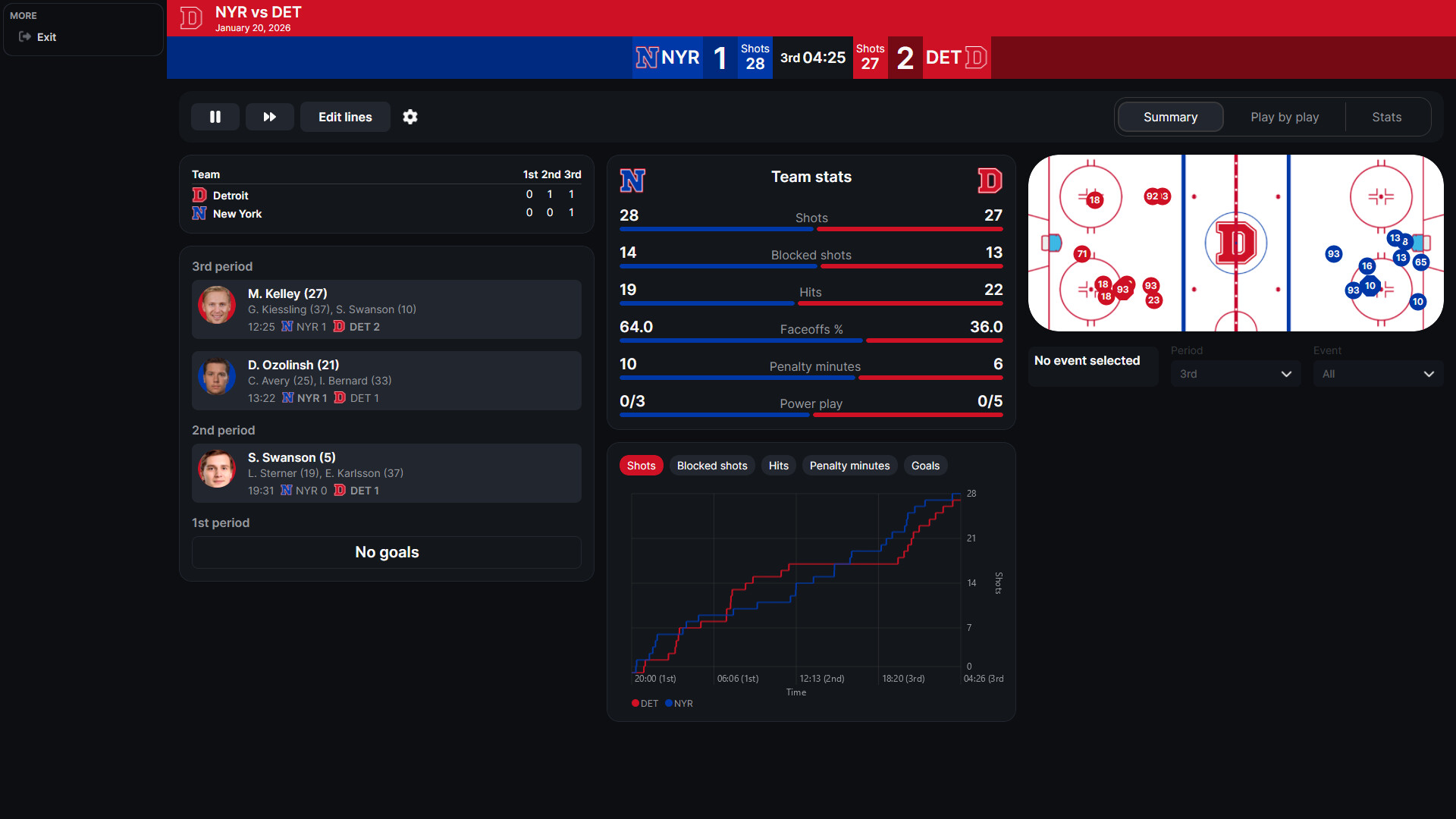
Task: Switch to the Play by play tab
Action: coord(1285,117)
